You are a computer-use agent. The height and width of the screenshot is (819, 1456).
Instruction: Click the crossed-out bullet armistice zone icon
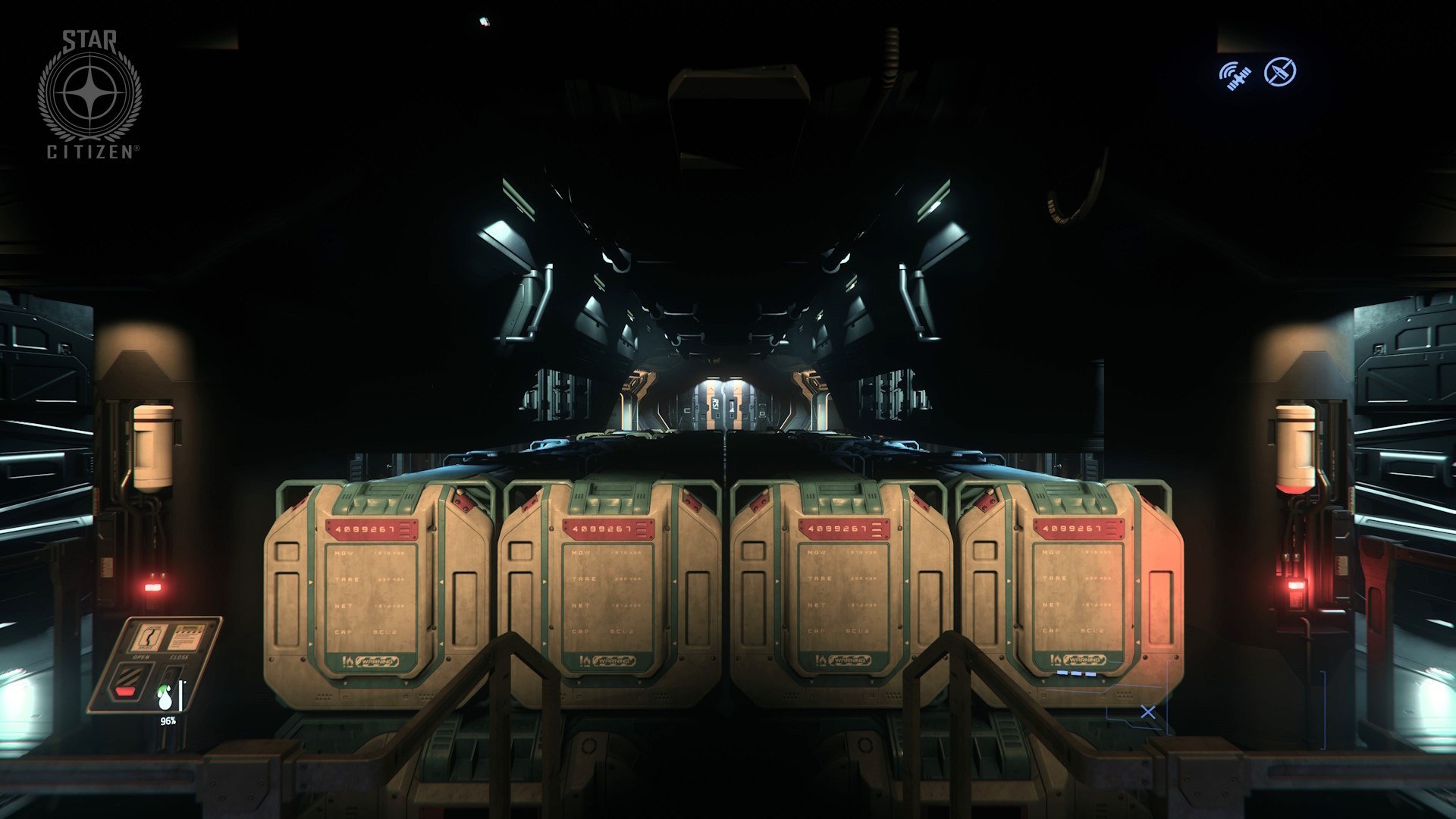(1280, 72)
